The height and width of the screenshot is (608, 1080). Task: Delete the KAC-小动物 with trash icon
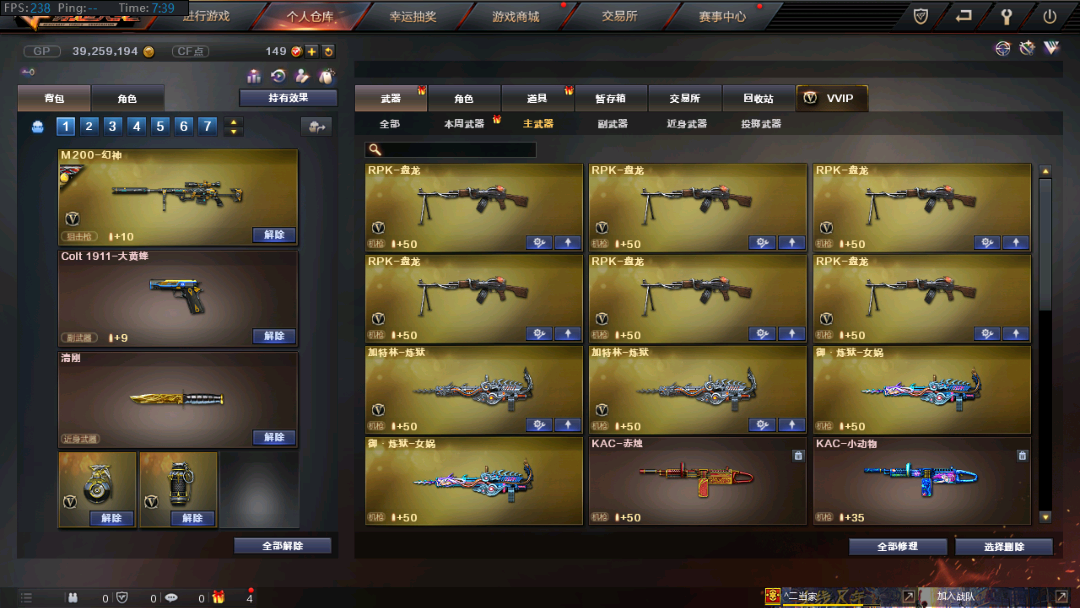(x=1022, y=455)
